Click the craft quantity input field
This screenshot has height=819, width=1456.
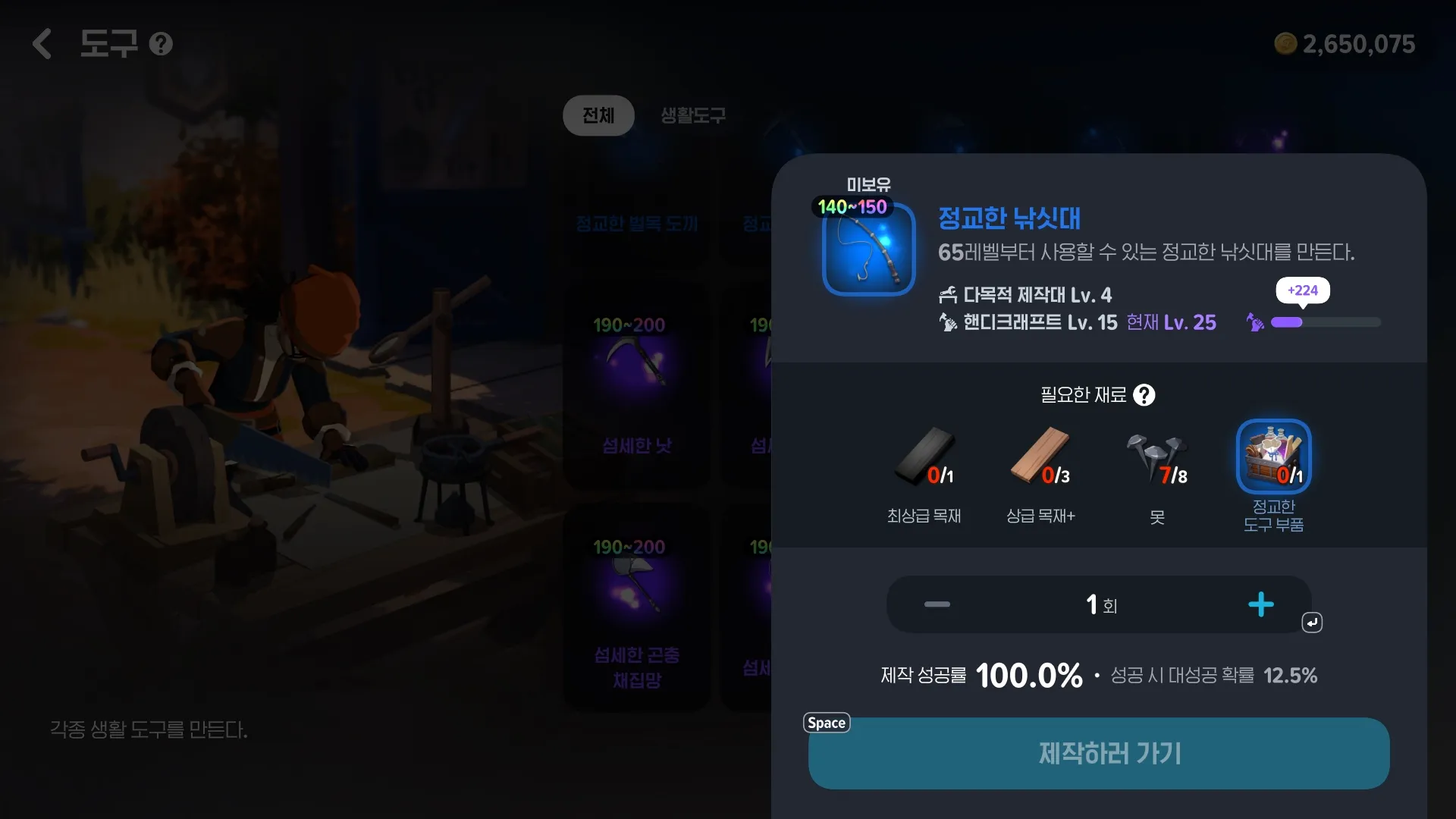click(x=1099, y=604)
